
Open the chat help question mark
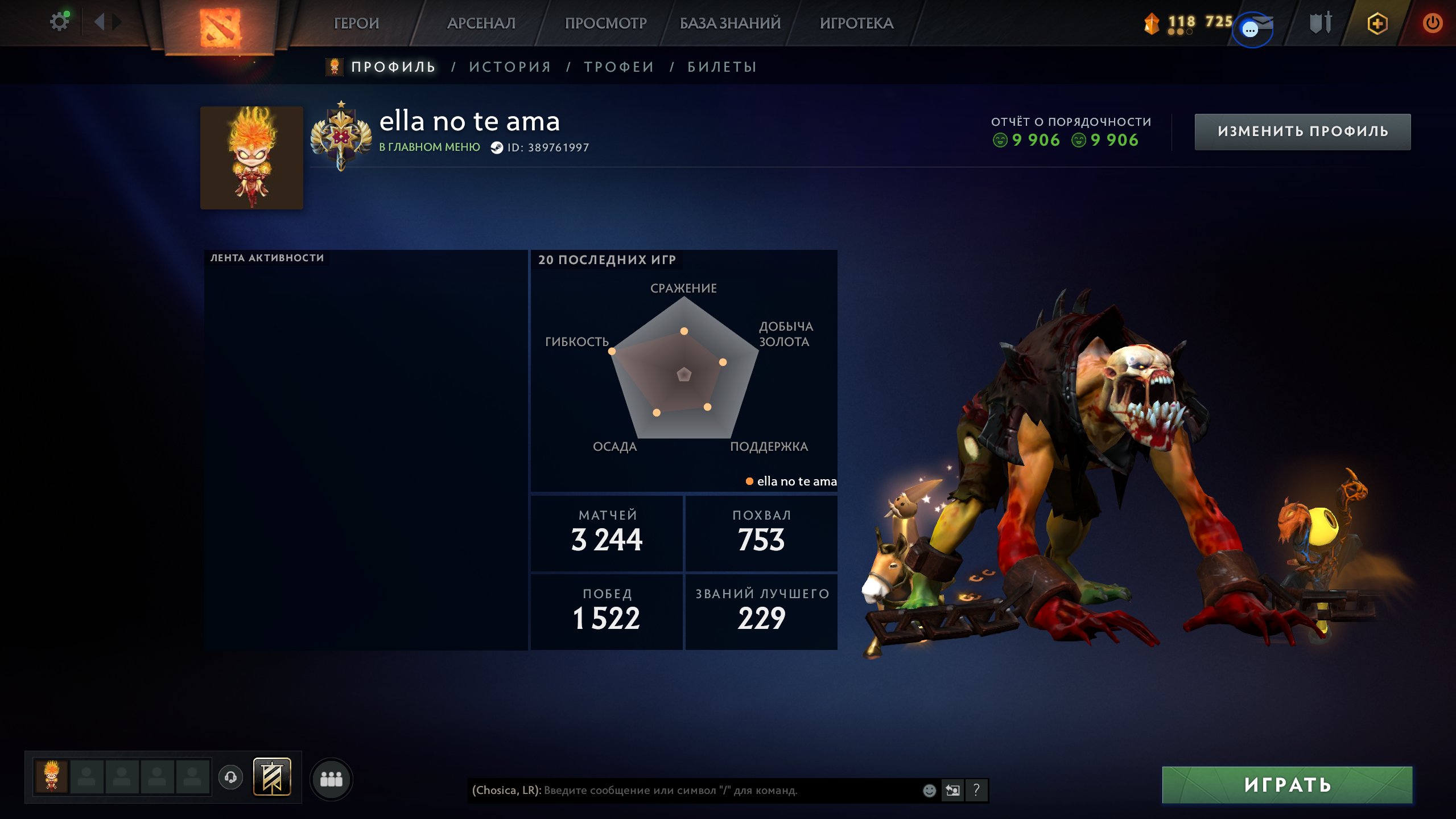(976, 790)
